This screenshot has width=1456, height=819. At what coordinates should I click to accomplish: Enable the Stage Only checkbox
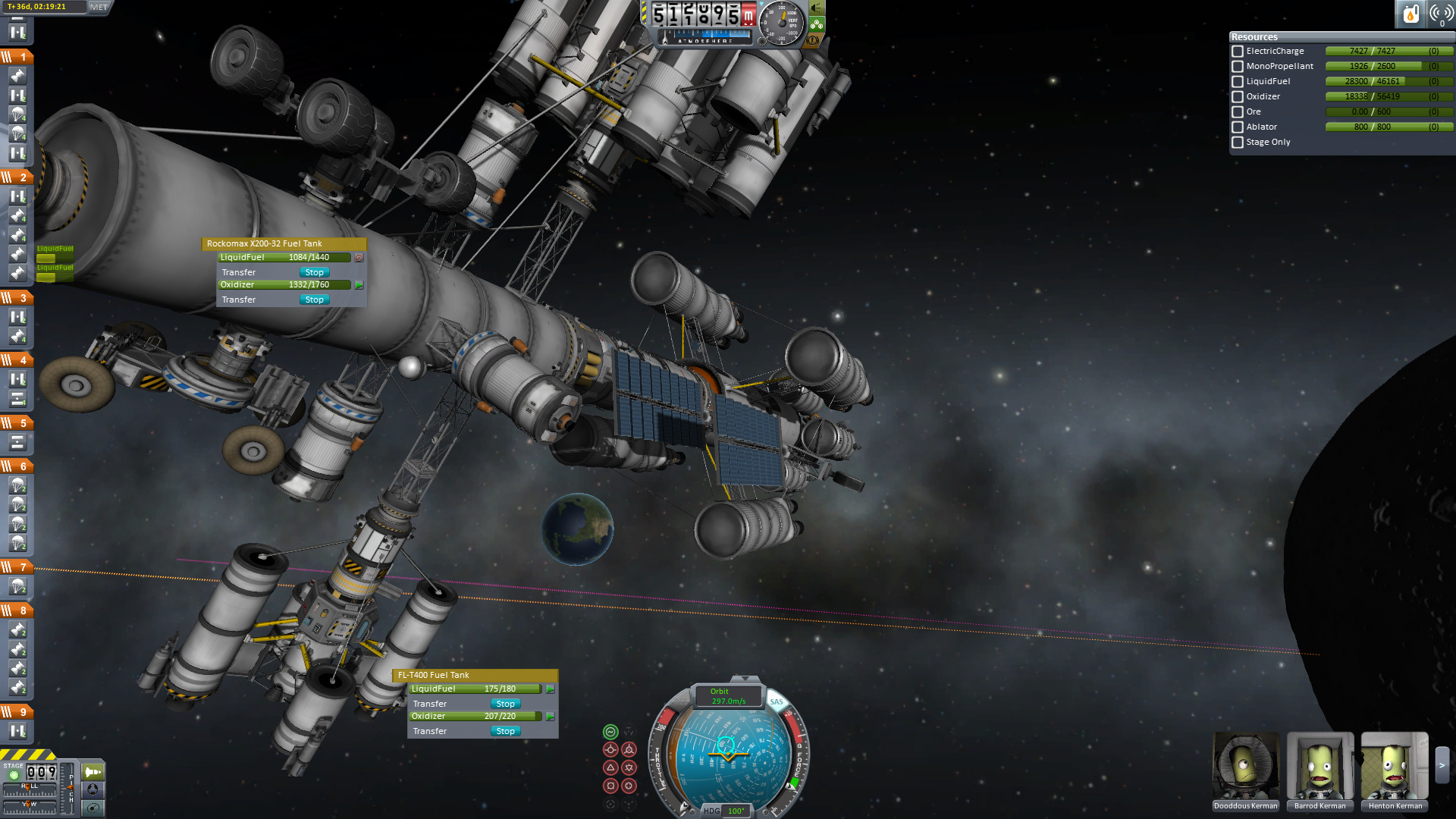pyautogui.click(x=1238, y=143)
